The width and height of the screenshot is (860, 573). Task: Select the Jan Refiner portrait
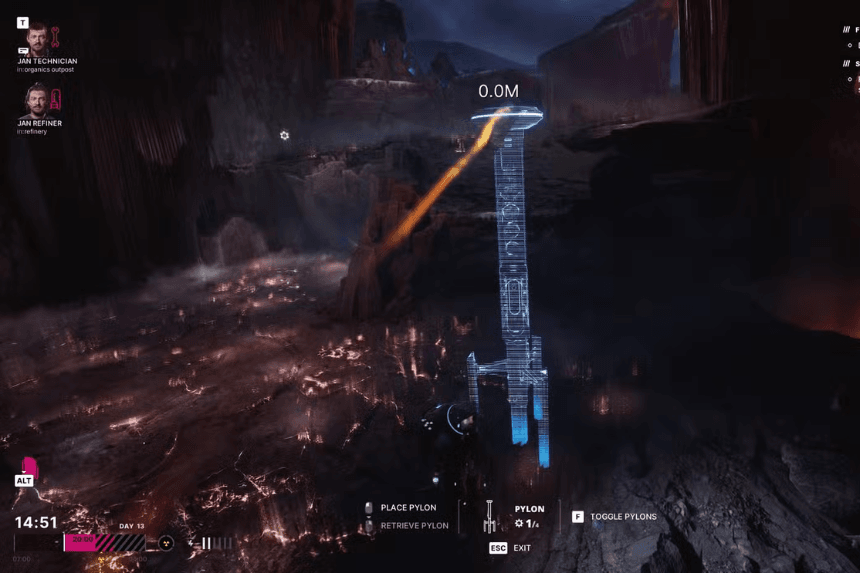[38, 100]
